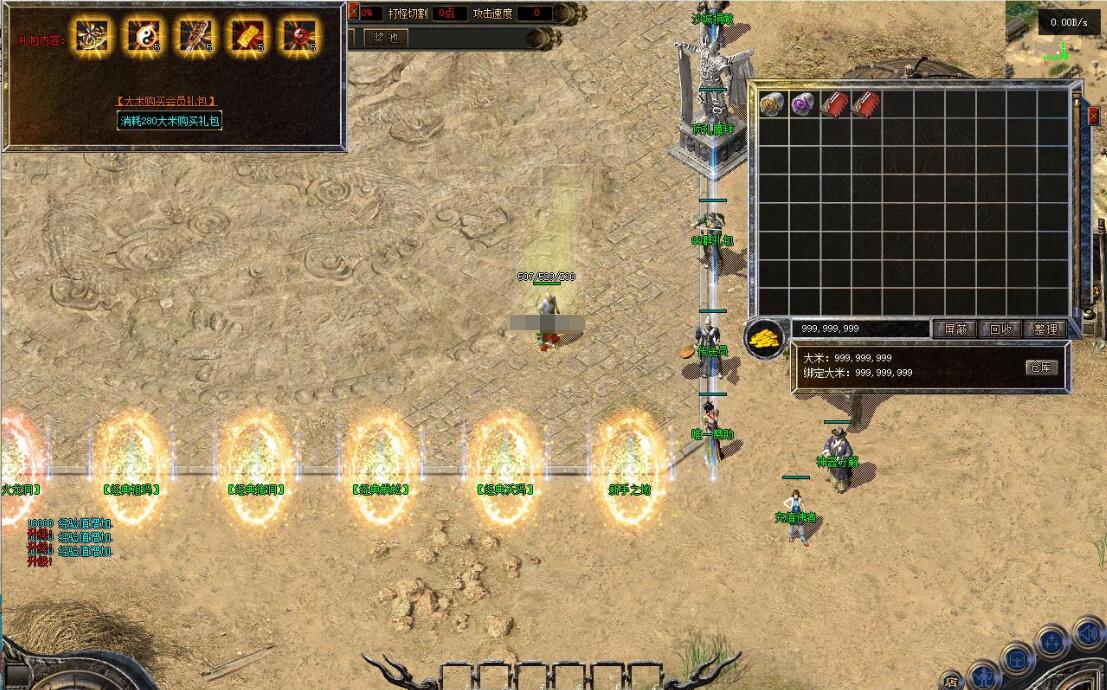Screen dimensions: 1107x690
Task: Click the 奖池 (prize pool) button
Action: pos(386,38)
